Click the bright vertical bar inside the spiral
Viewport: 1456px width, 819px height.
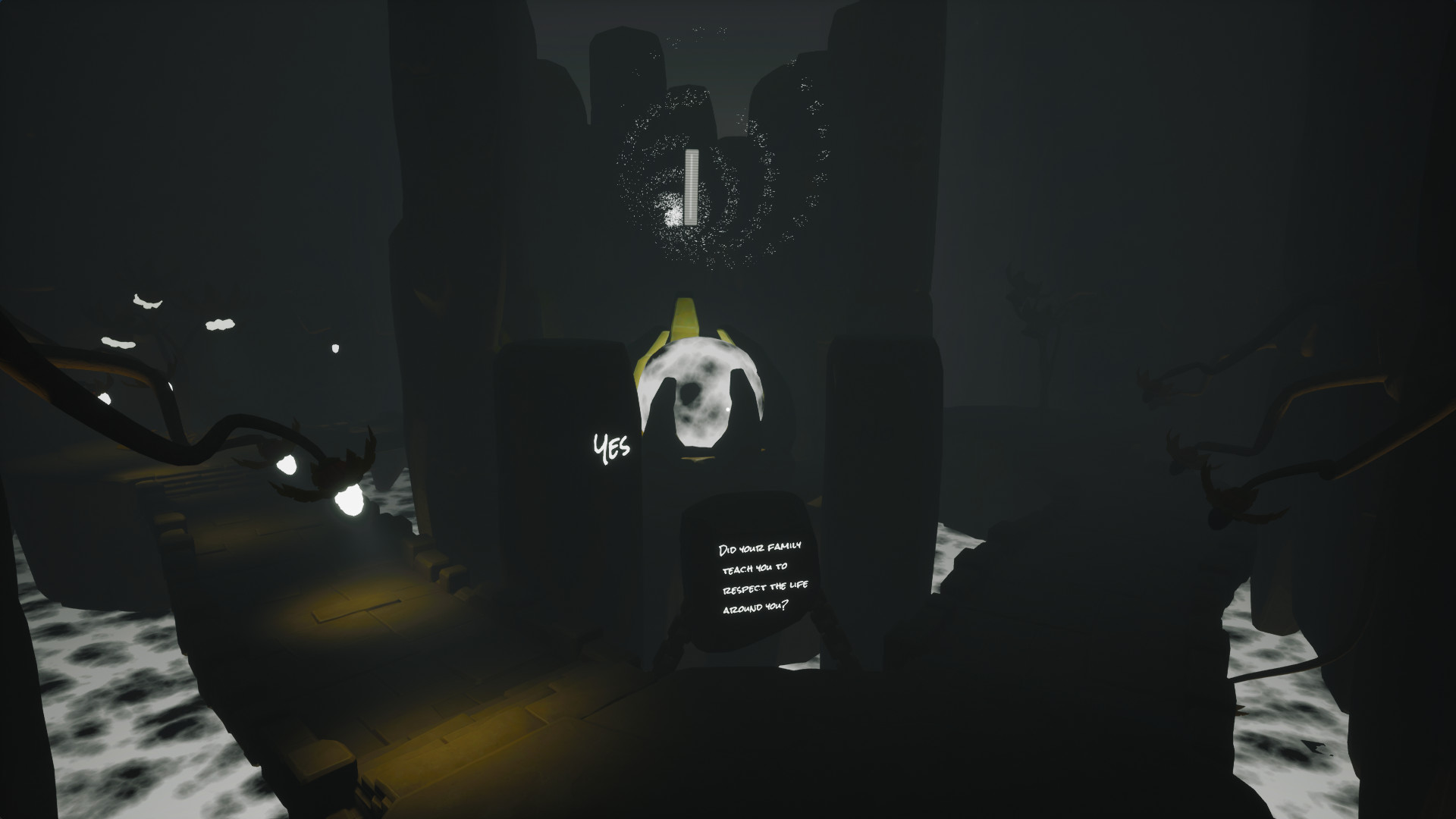point(690,186)
